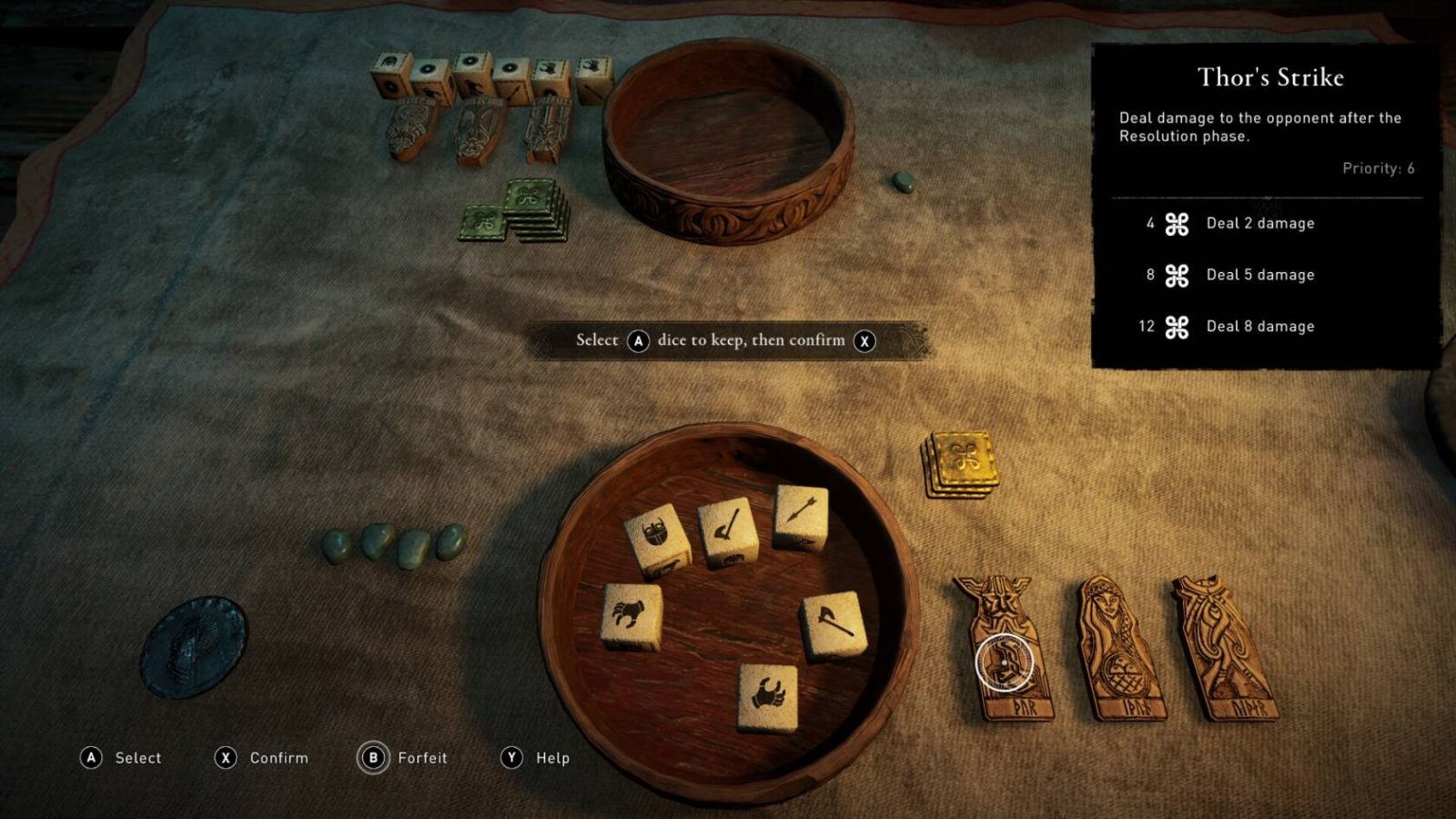The image size is (1456, 819).
Task: Choose the arrow die in the bowl
Action: (801, 515)
